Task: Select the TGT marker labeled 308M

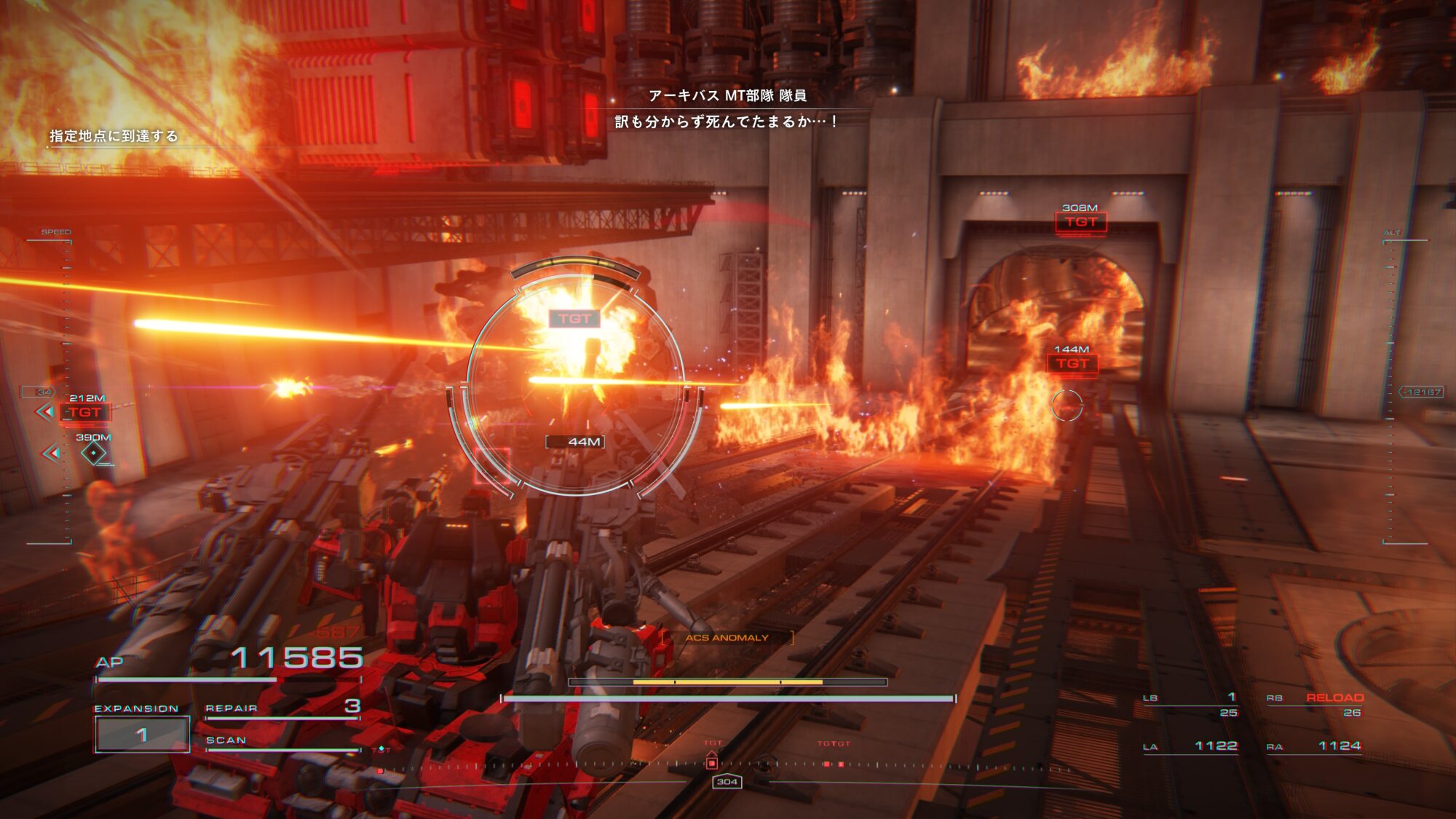Action: [1081, 222]
